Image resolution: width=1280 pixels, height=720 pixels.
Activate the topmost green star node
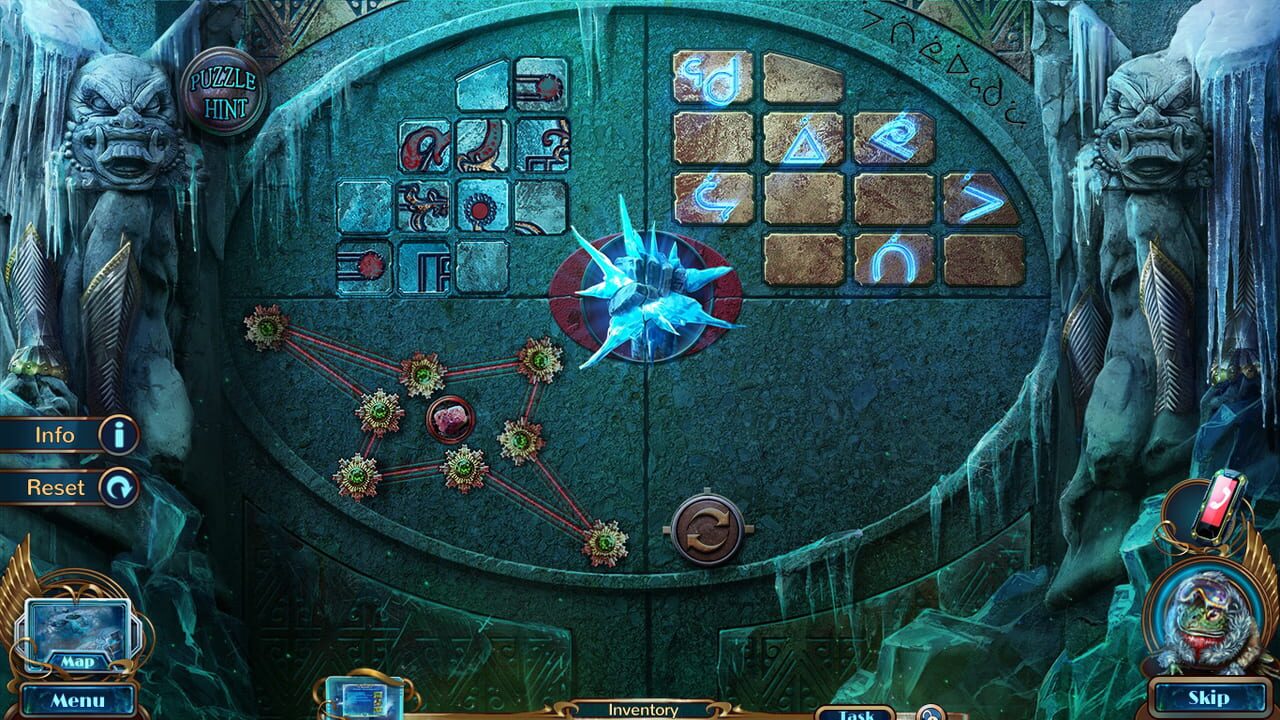click(x=265, y=325)
